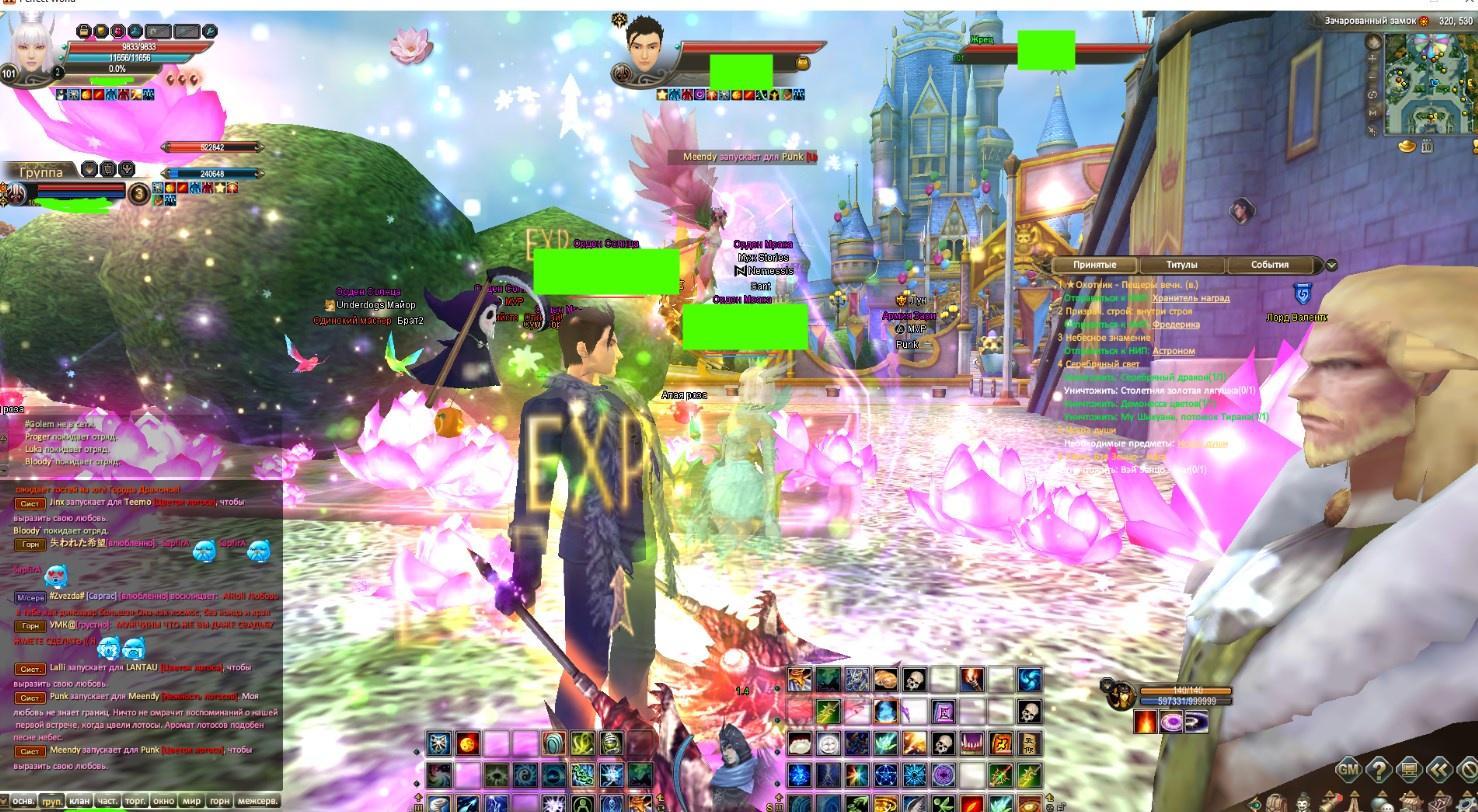This screenshot has width=1478, height=812.
Task: Switch chat to the 'мир' channel
Action: coord(191,802)
